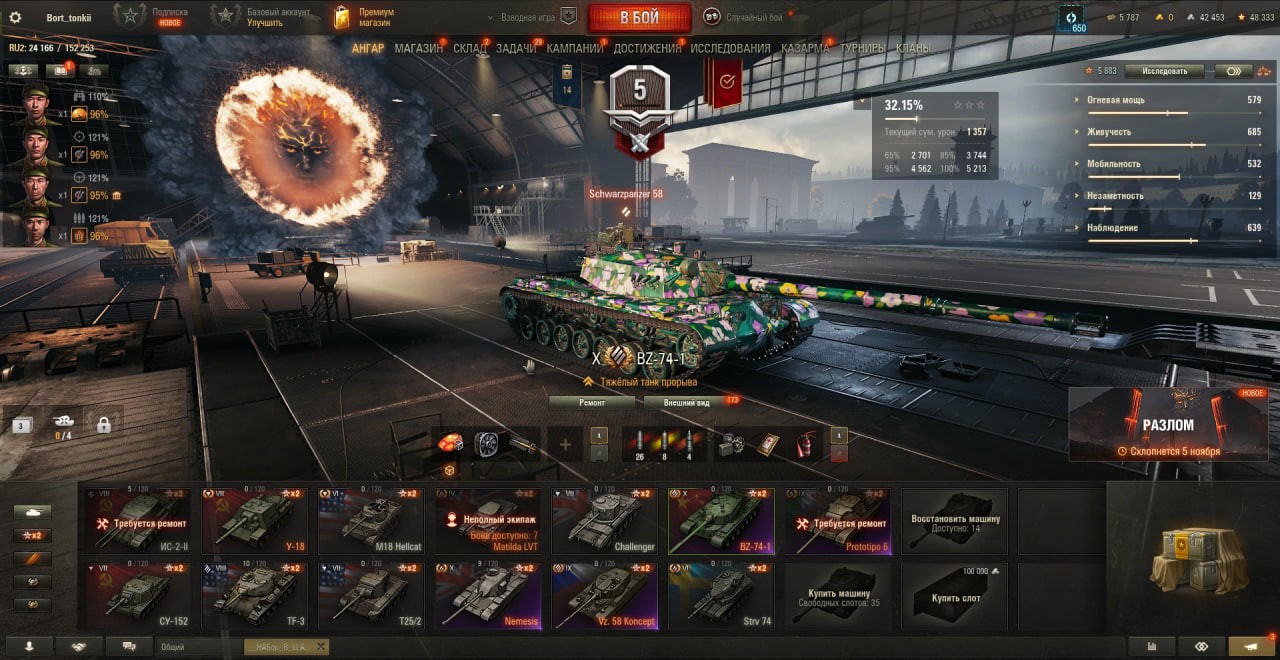The width and height of the screenshot is (1280, 660).
Task: Open the ИССЛЕДОВАНИЯ tab
Action: (730, 48)
